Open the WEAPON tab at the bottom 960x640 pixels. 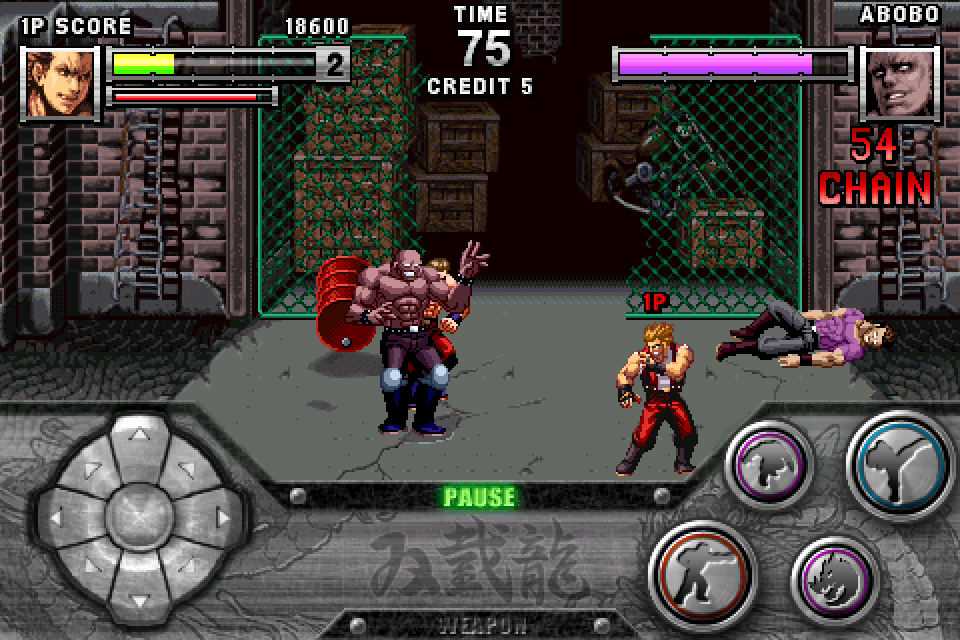click(480, 627)
